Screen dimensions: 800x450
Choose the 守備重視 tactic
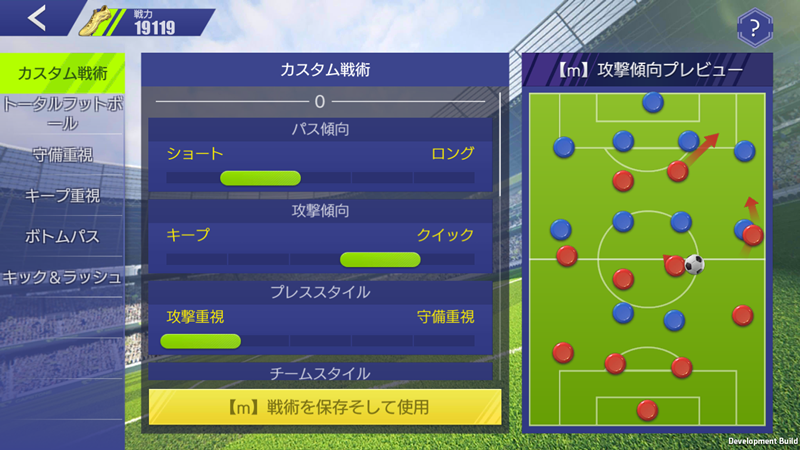tap(62, 155)
